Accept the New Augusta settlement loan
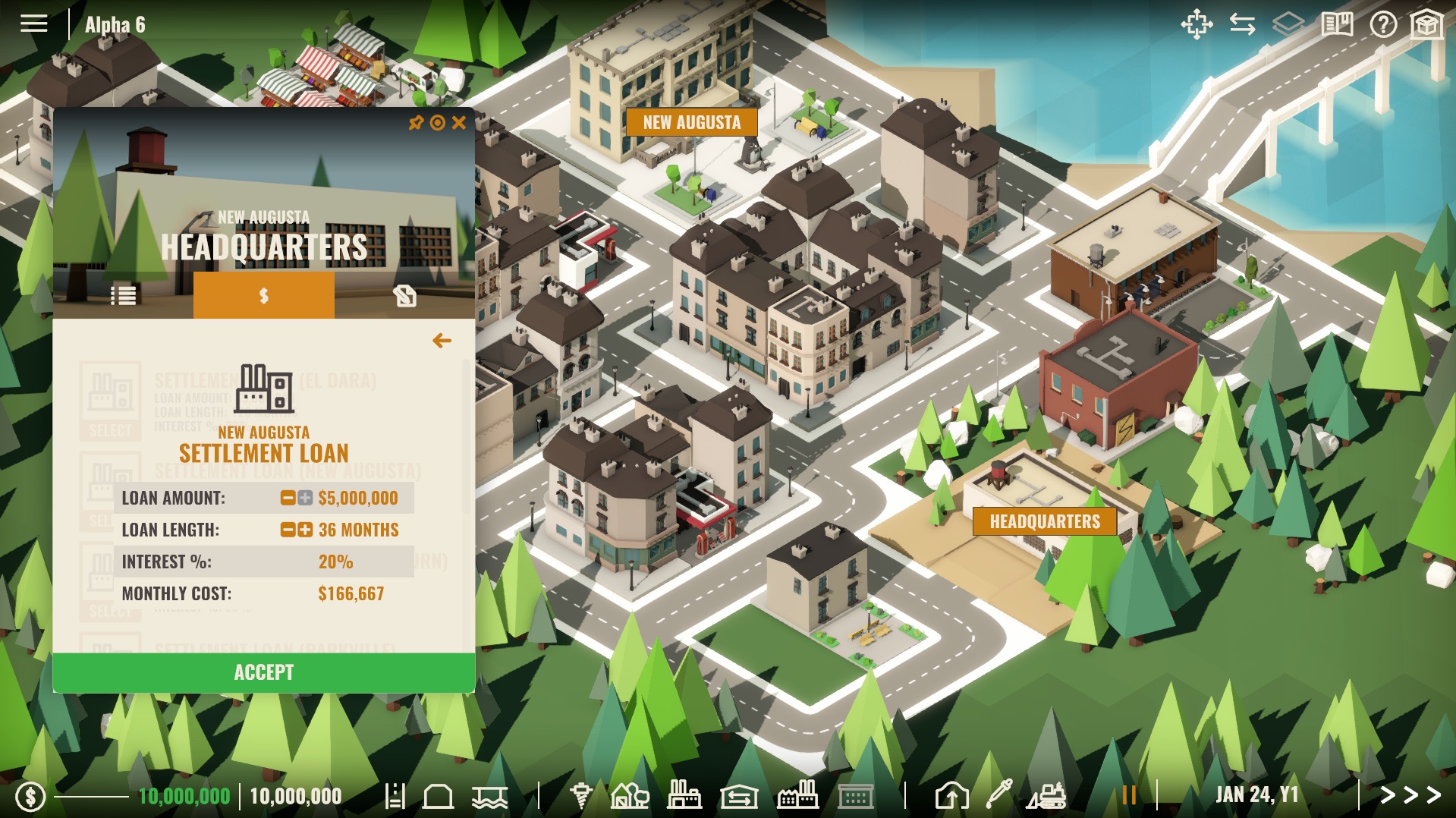The width and height of the screenshot is (1456, 818). pos(263,672)
